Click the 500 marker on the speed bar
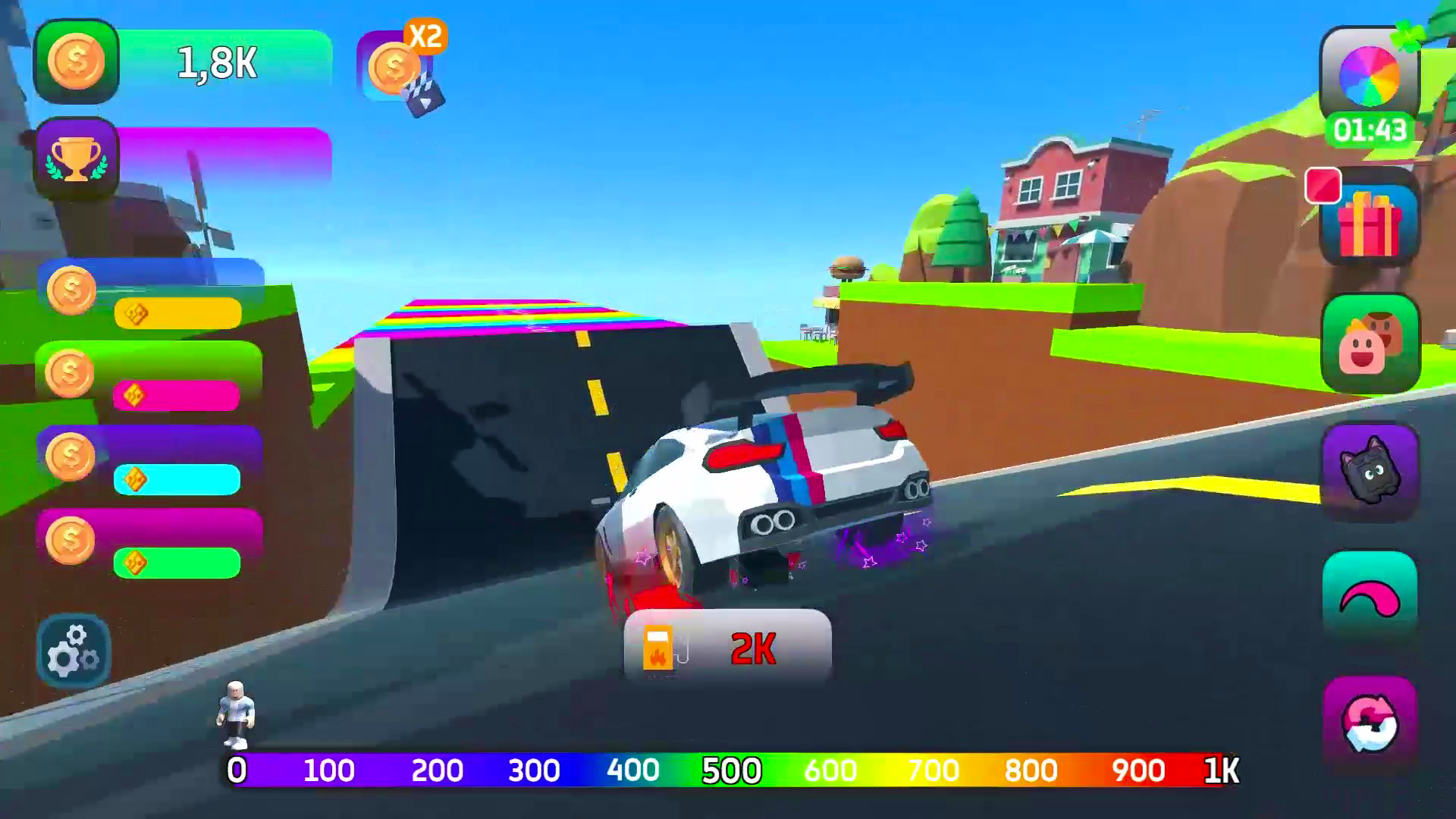This screenshot has height=819, width=1456. (730, 770)
